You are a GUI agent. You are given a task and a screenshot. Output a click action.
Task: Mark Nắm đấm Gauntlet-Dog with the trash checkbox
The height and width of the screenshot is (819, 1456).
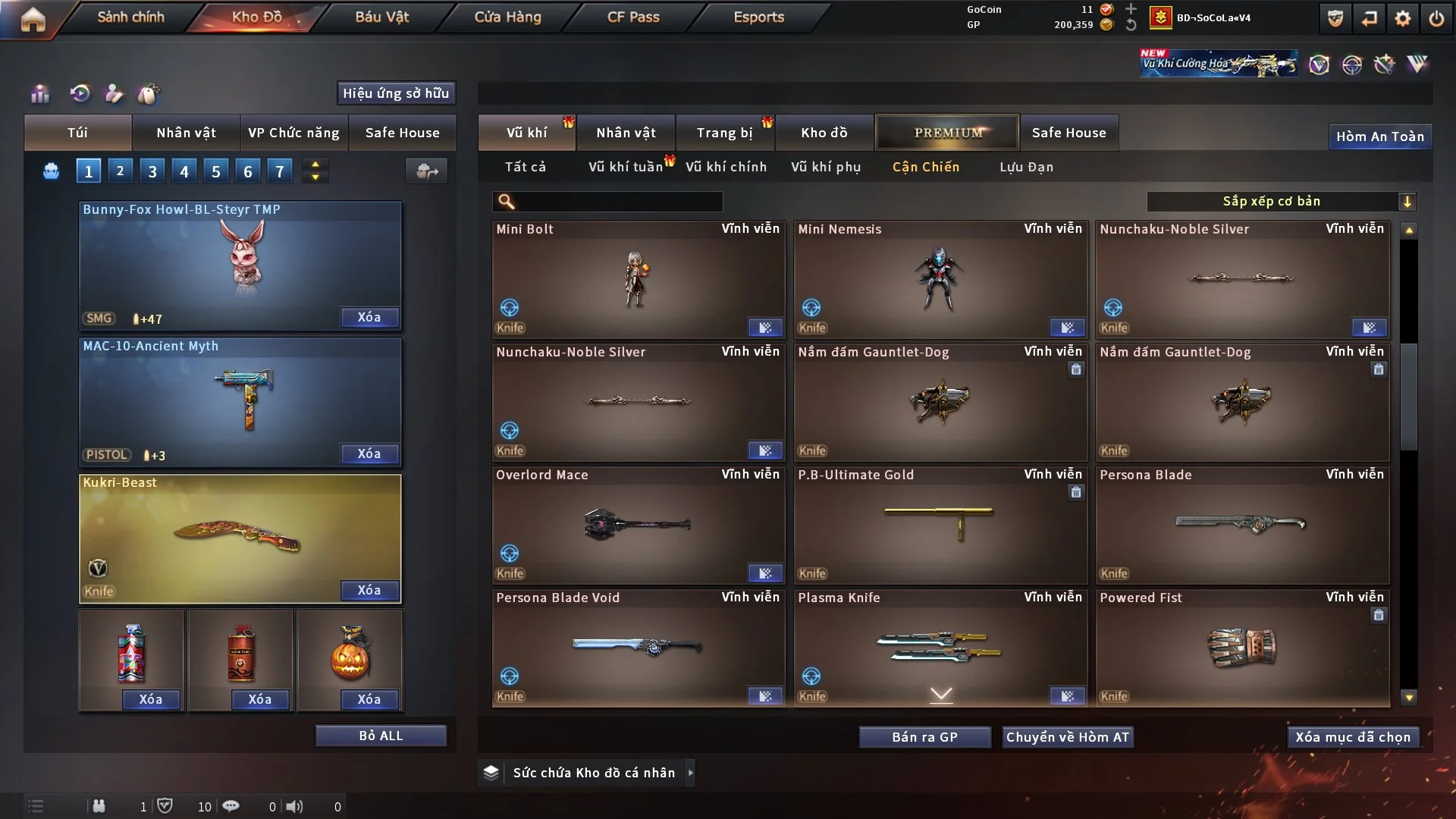1076,370
